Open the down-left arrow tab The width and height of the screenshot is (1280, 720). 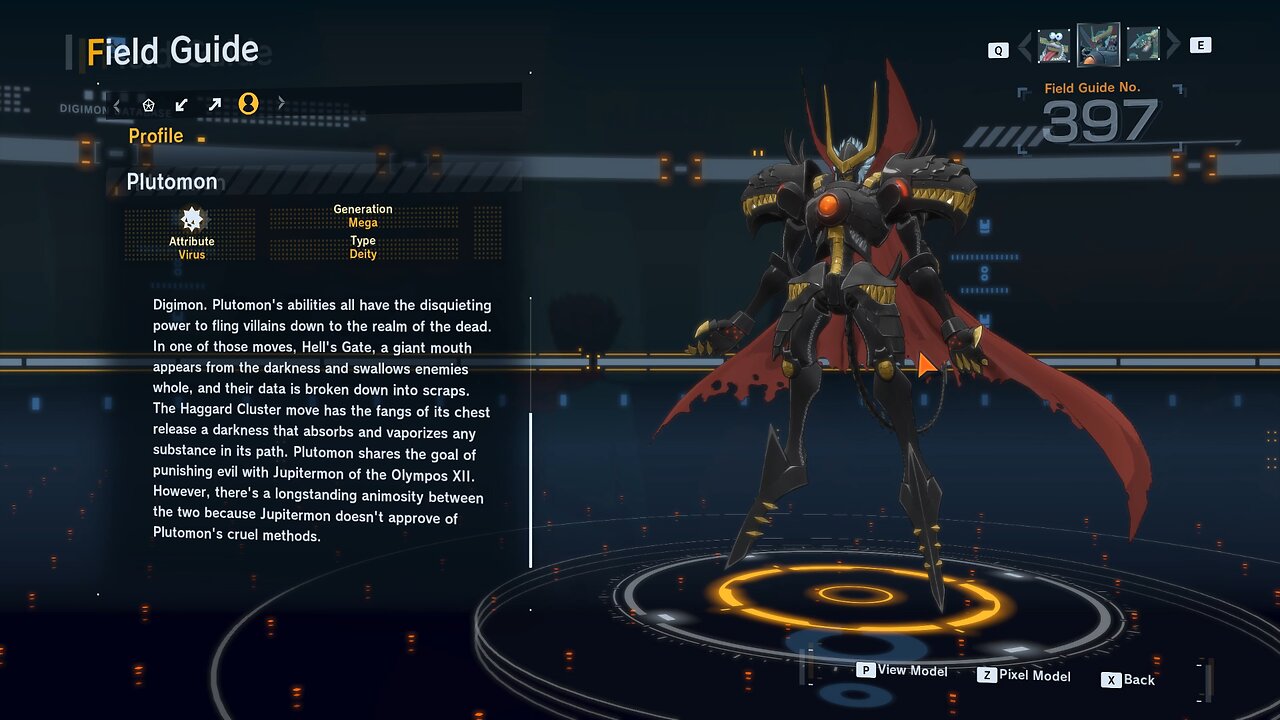[x=181, y=104]
